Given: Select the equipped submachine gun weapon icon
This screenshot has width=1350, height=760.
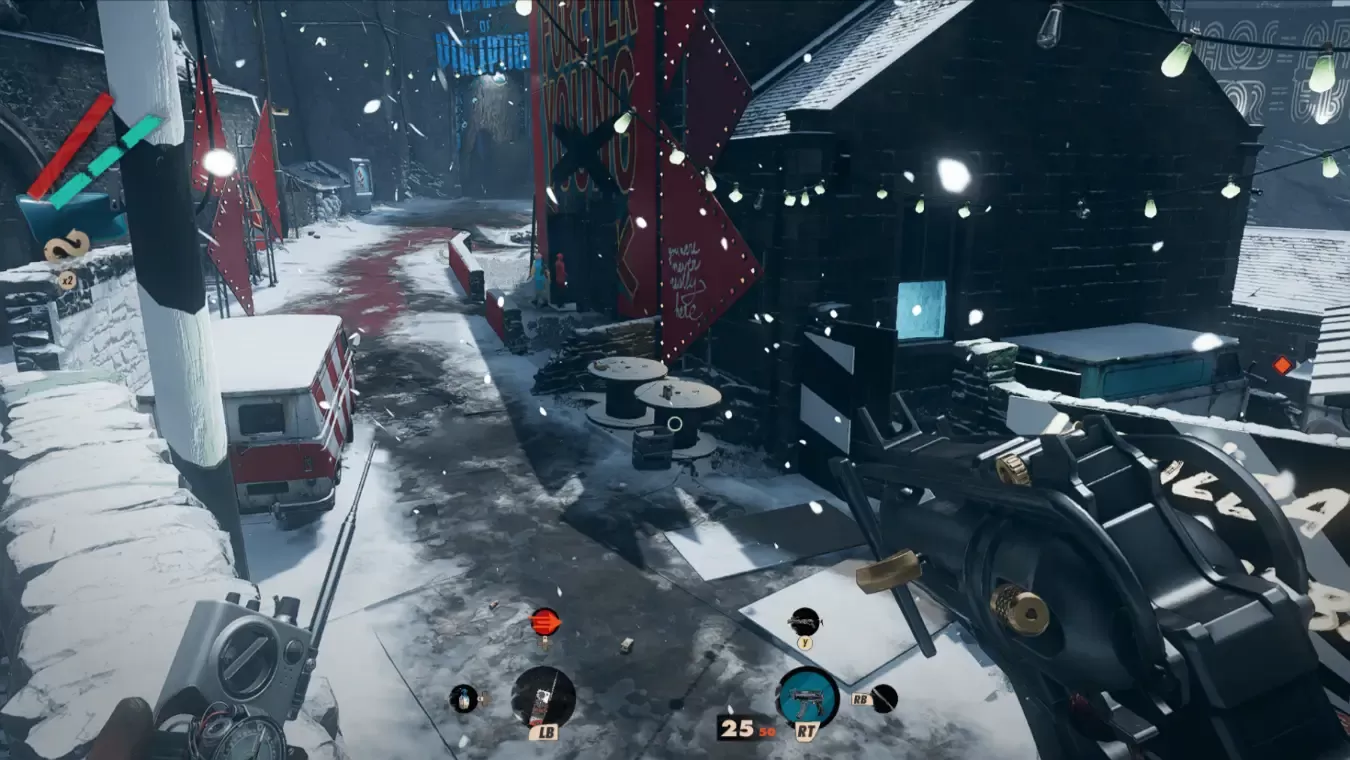Looking at the screenshot, I should (807, 696).
